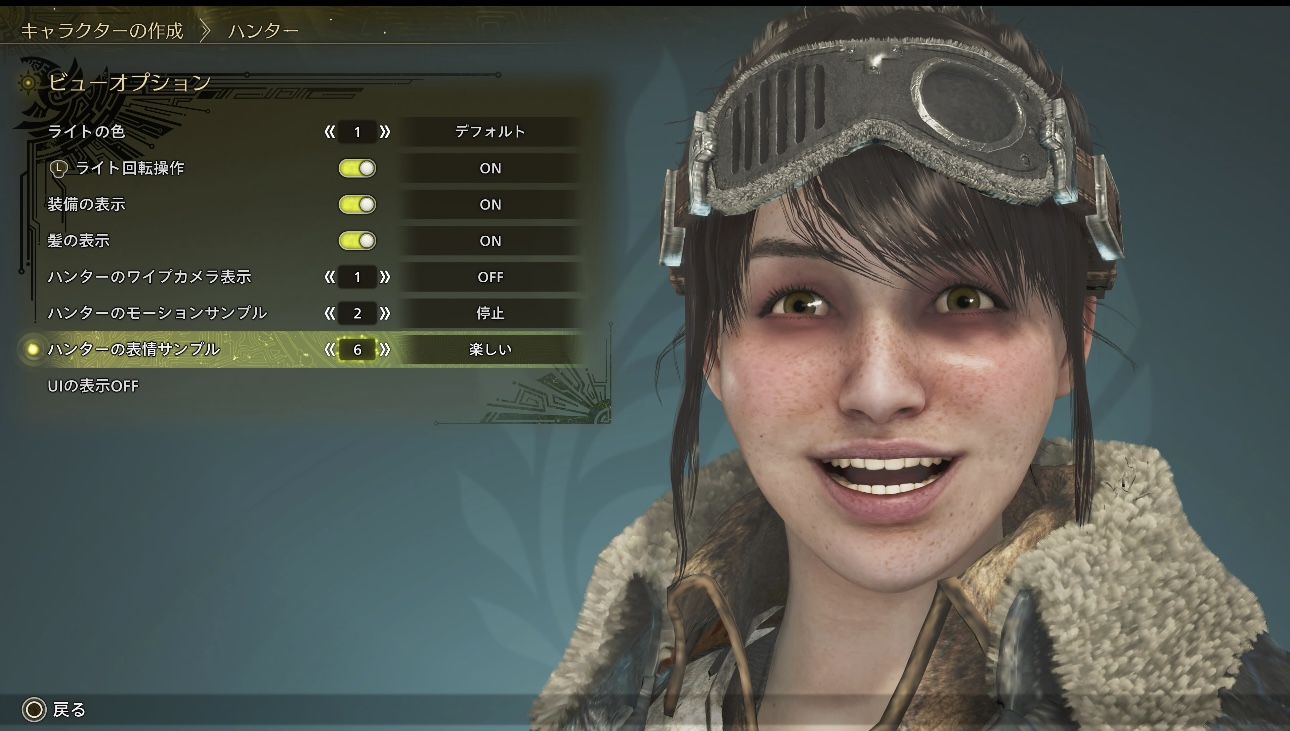
Task: Toggle the 装備の表示 switch
Action: [357, 205]
